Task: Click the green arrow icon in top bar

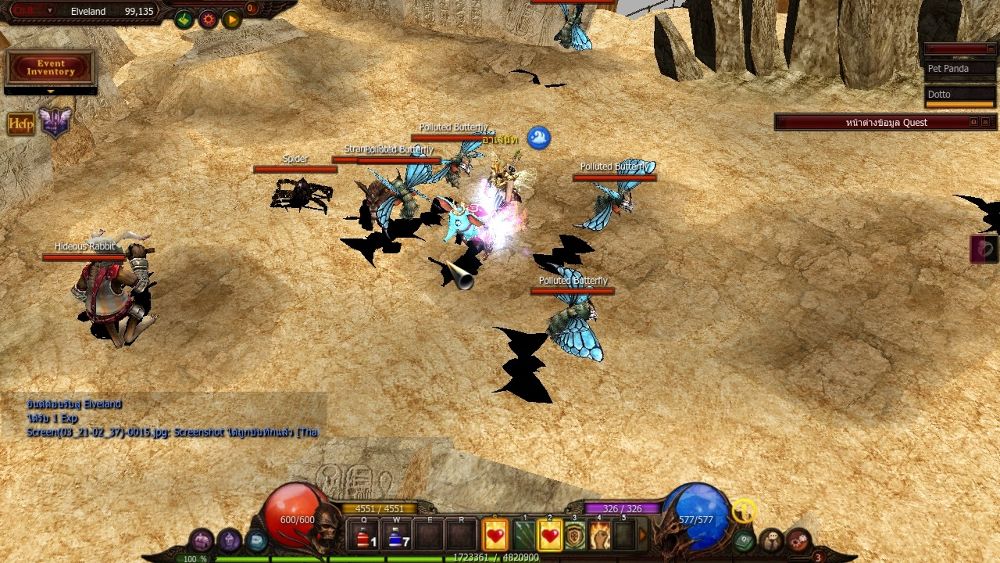Action: 184,19
